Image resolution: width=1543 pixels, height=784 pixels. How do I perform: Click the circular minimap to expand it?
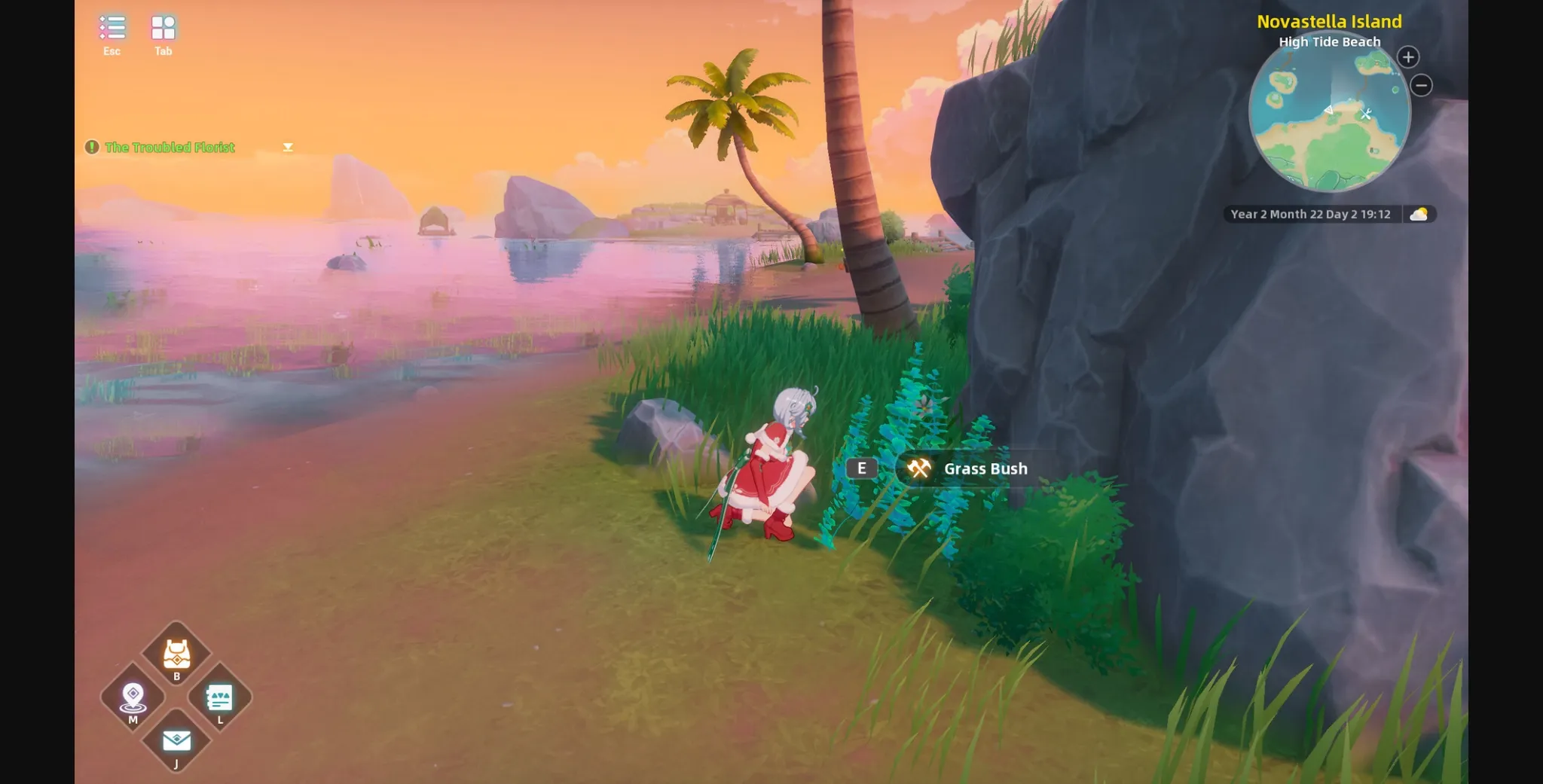(x=1330, y=120)
